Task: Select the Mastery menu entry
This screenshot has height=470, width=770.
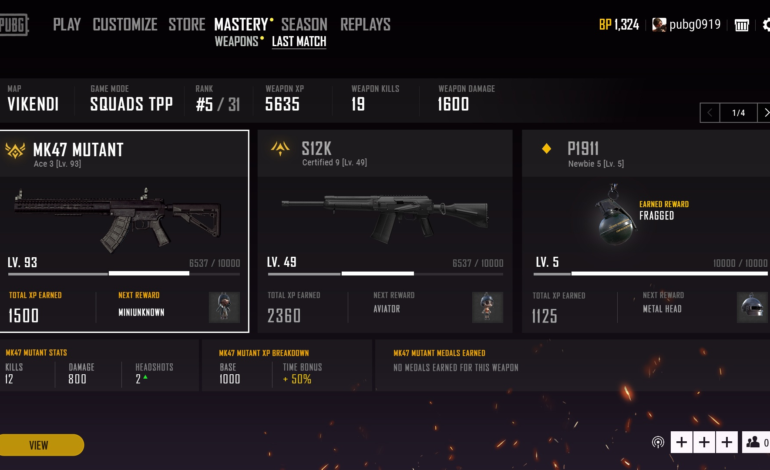Action: (x=241, y=24)
